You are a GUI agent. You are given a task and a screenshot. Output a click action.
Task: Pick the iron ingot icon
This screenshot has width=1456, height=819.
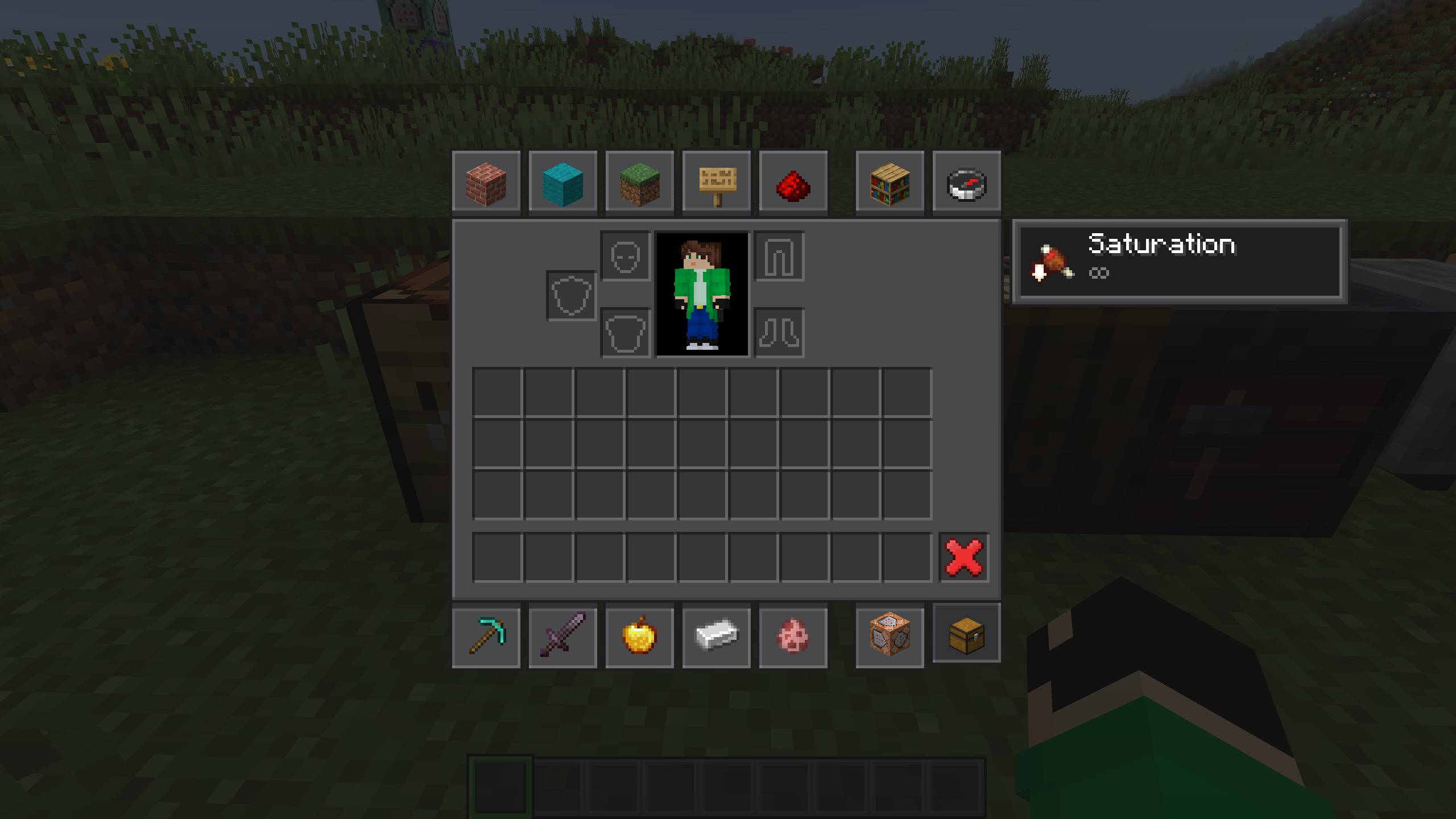(716, 635)
